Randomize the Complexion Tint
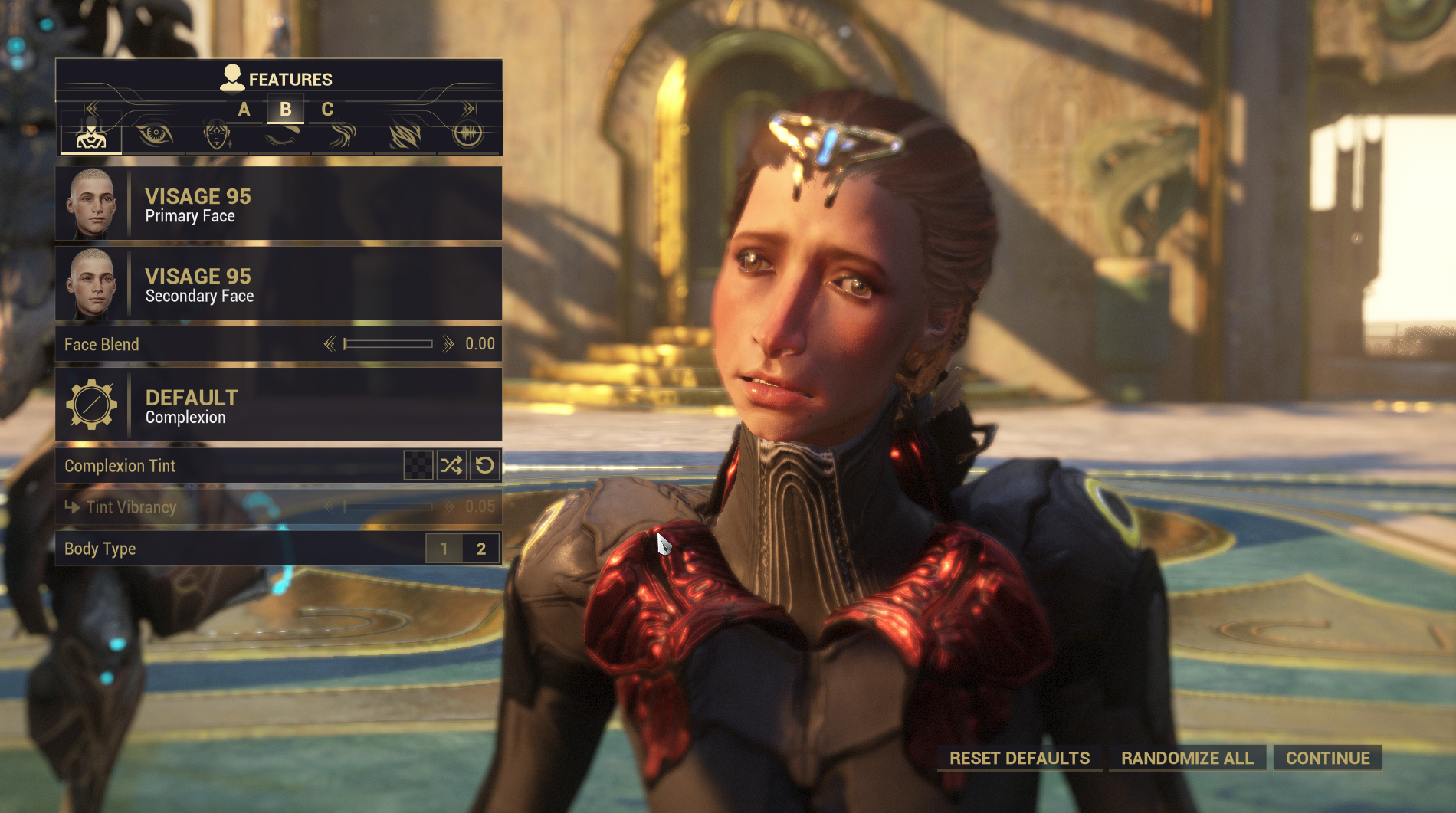 point(451,465)
